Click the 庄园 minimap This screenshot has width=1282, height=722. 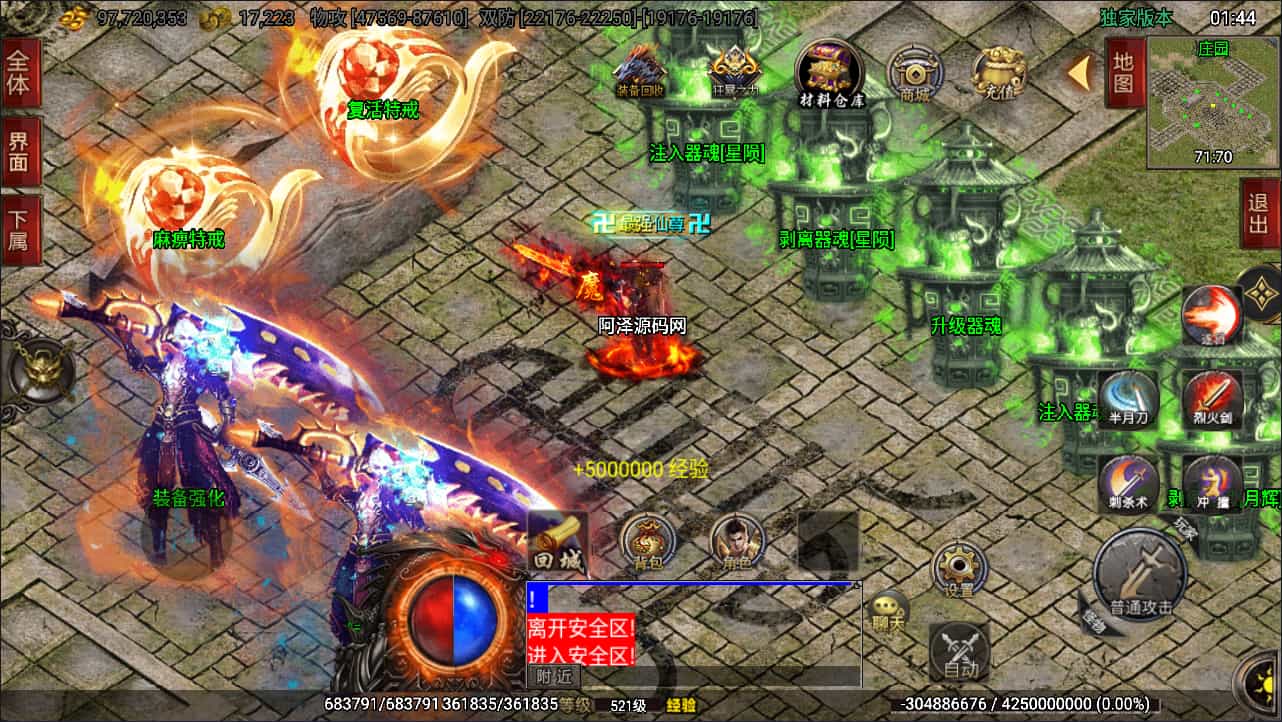click(1213, 102)
